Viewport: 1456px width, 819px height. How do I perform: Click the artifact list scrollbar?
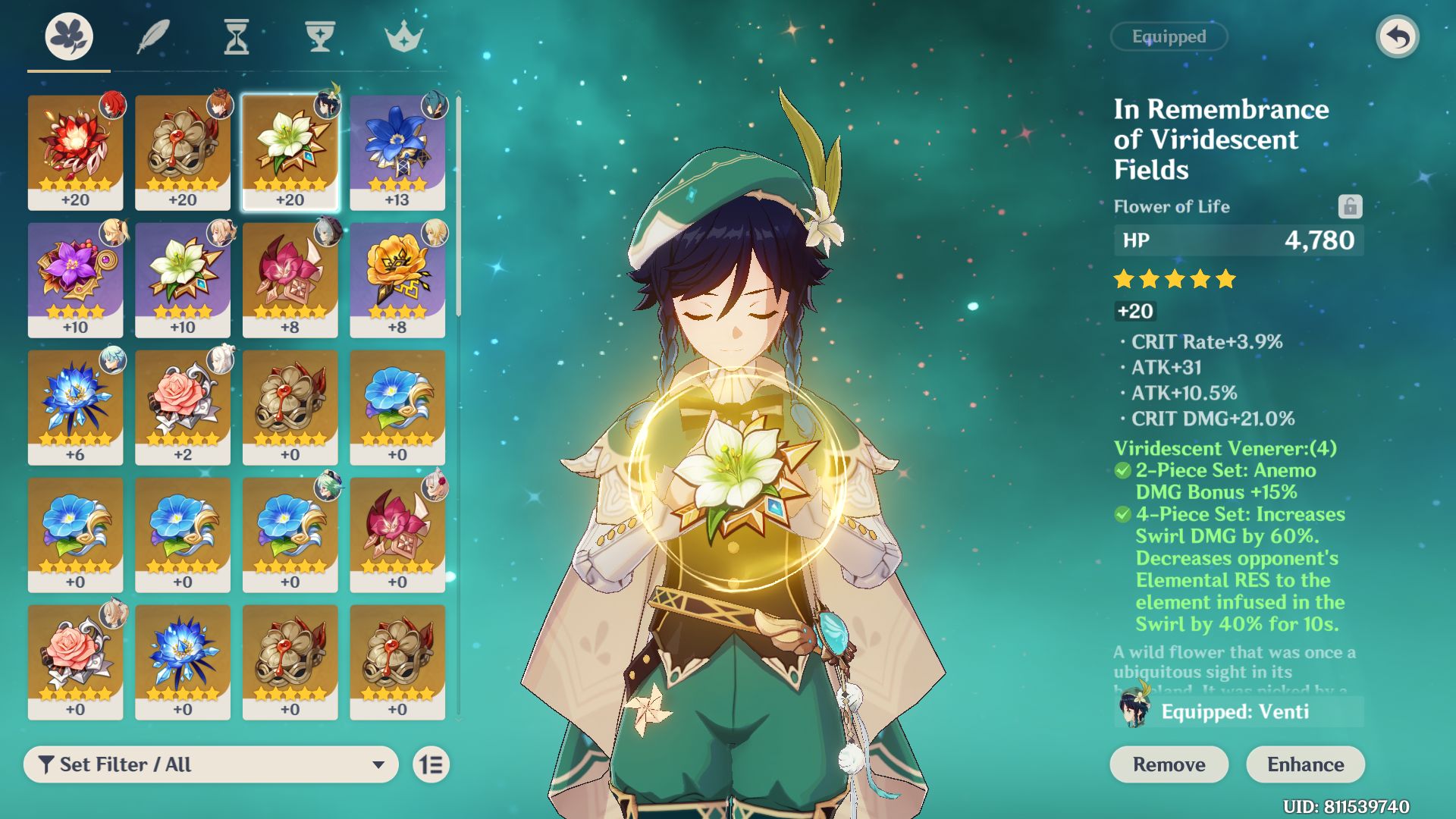point(458,205)
